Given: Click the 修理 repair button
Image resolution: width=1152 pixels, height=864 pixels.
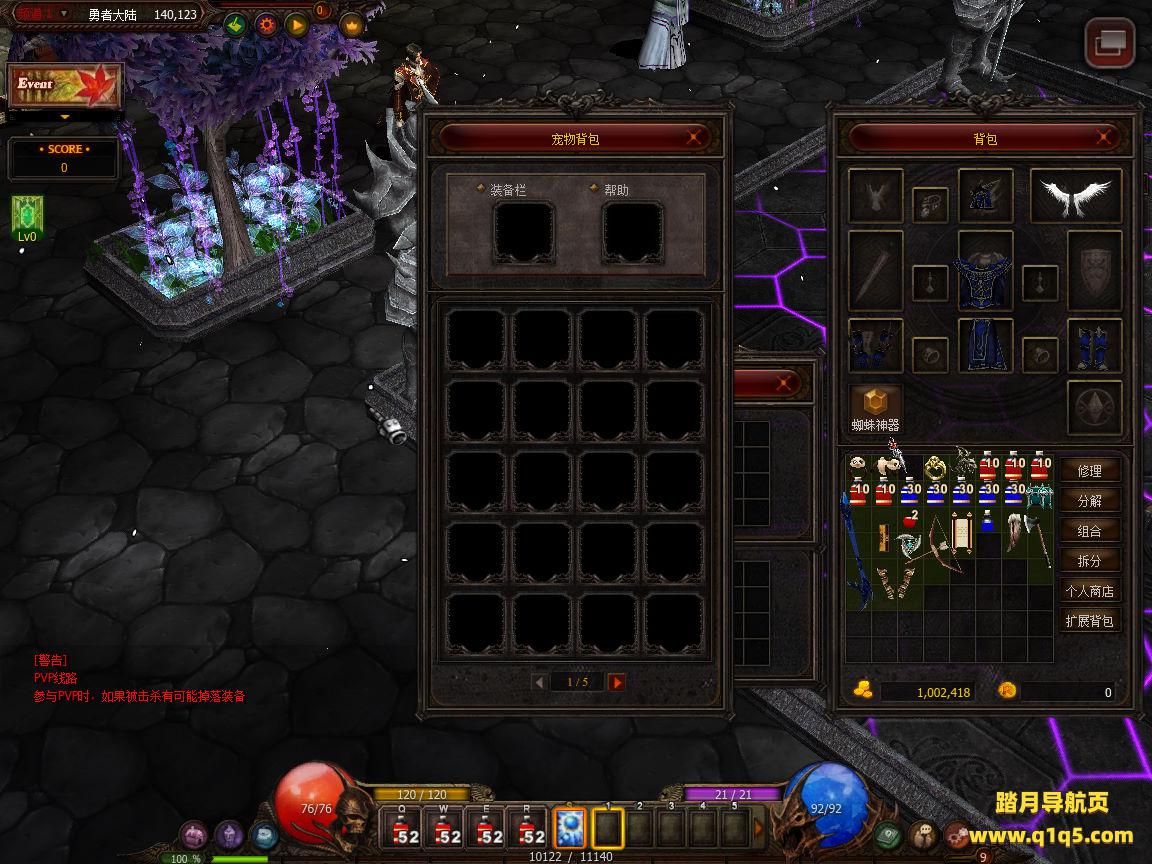Looking at the screenshot, I should tap(1089, 471).
